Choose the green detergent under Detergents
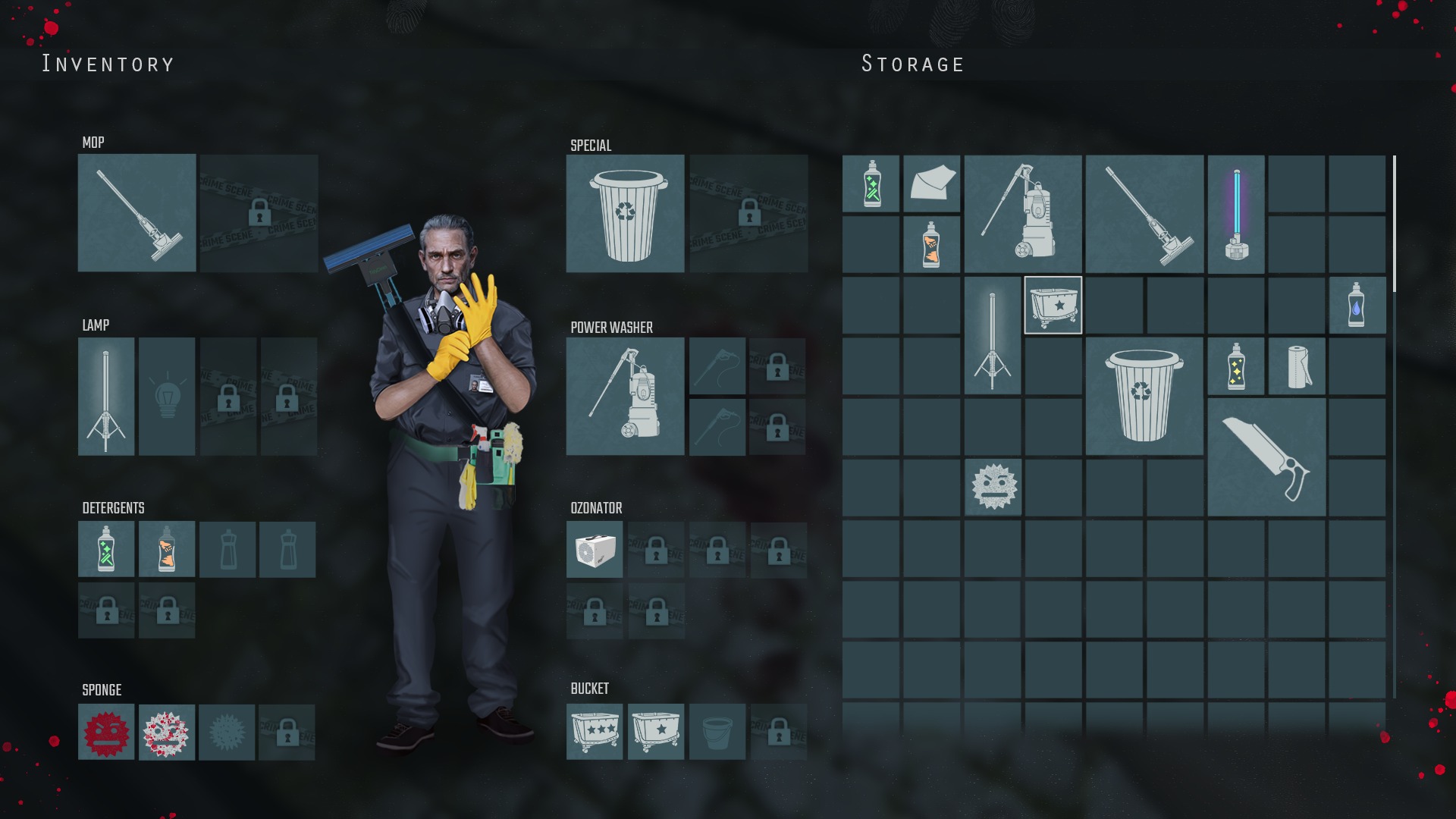The width and height of the screenshot is (1456, 819). 106,549
